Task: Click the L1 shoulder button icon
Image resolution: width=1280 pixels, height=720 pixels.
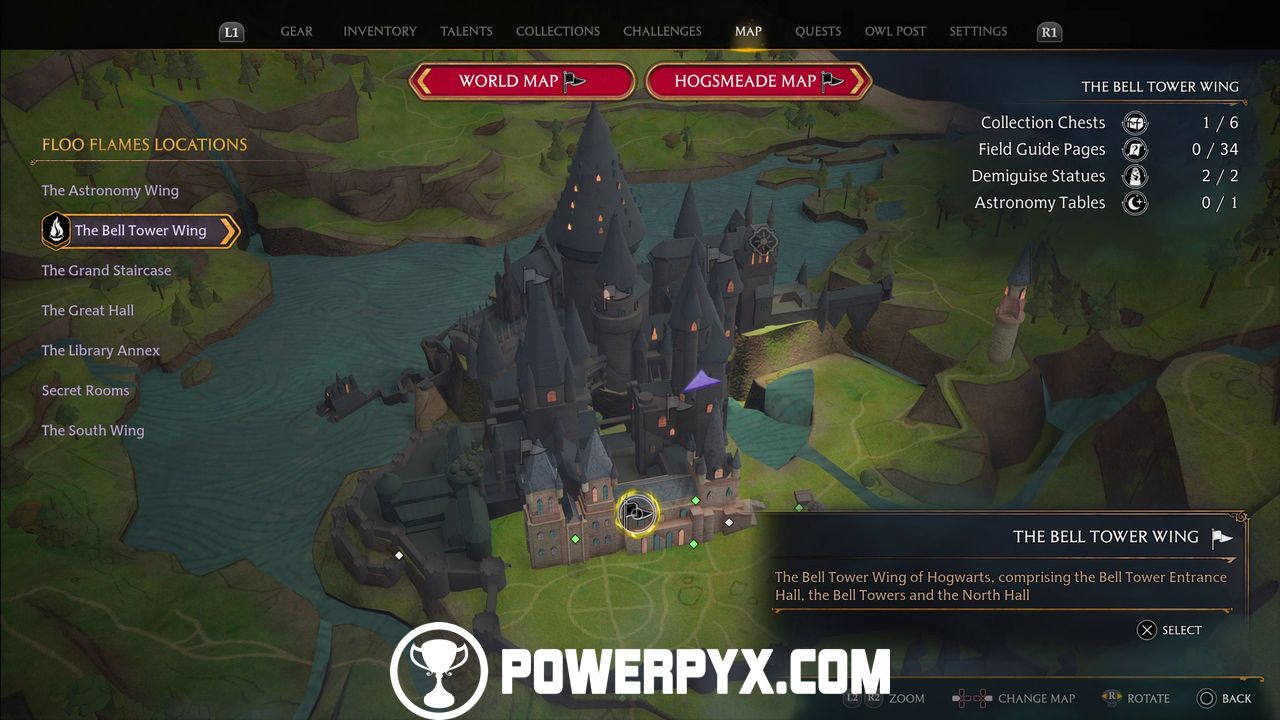Action: pyautogui.click(x=231, y=31)
